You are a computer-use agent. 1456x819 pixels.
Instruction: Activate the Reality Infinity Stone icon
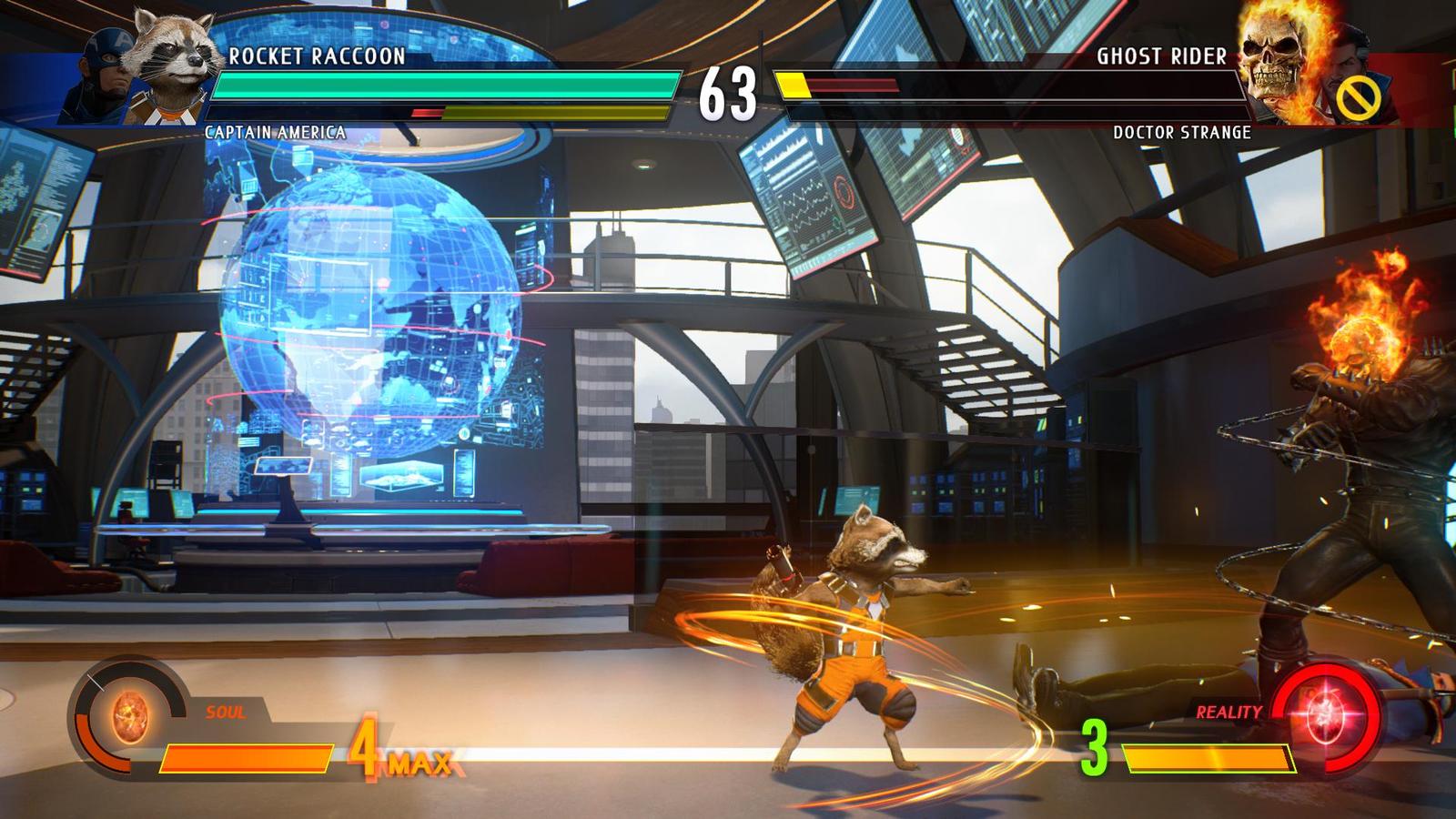[x=1326, y=714]
